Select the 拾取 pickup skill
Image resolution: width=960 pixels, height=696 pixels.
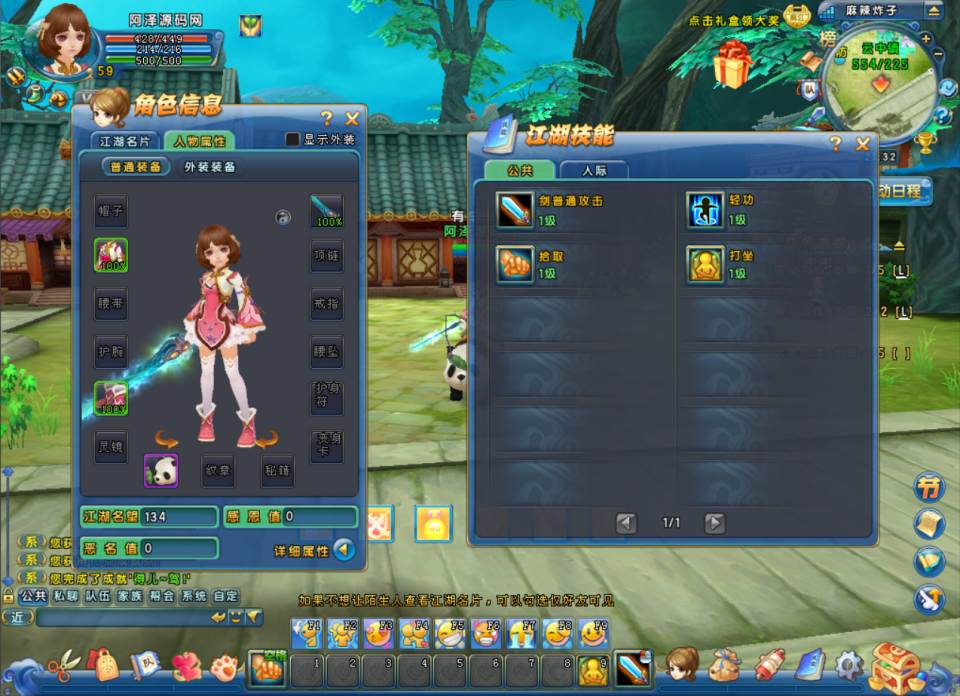pos(515,265)
